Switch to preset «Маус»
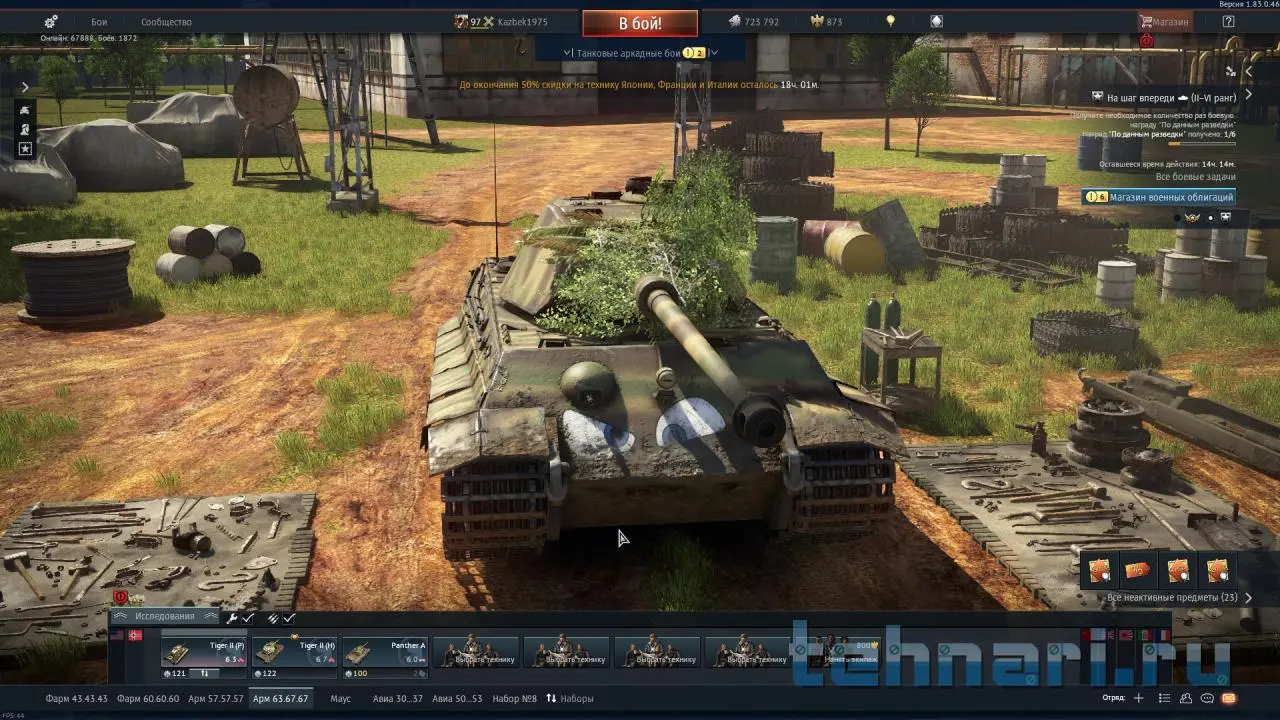The image size is (1280, 720). (340, 698)
